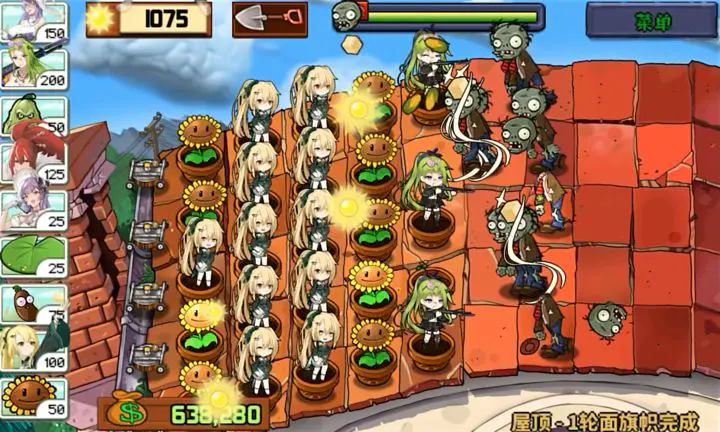Screen dimensions: 720x432
Task: Choose the red-haired girl card costing 125
Action: [32, 162]
